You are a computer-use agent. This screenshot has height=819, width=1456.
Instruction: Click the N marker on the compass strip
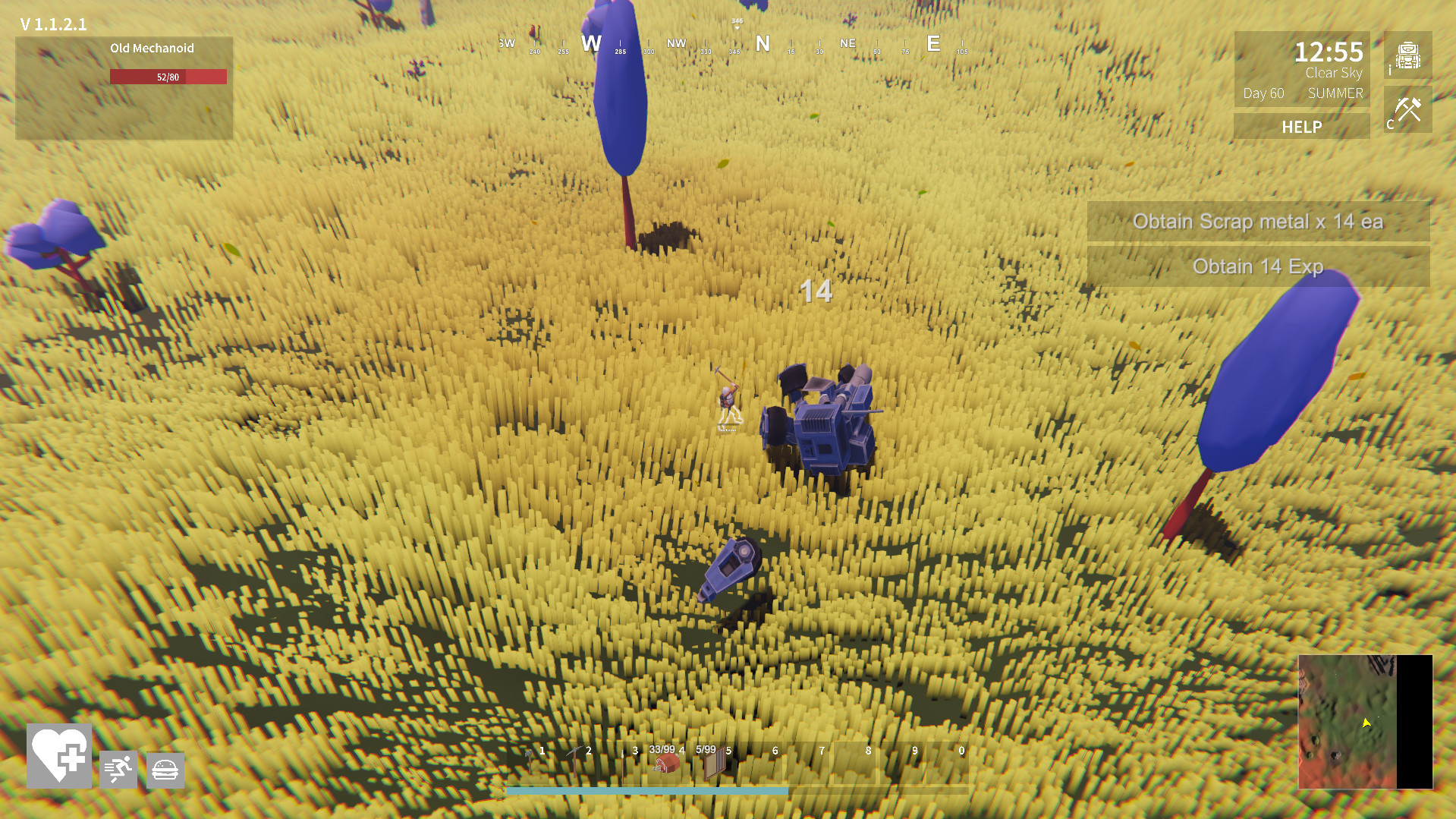[x=763, y=44]
